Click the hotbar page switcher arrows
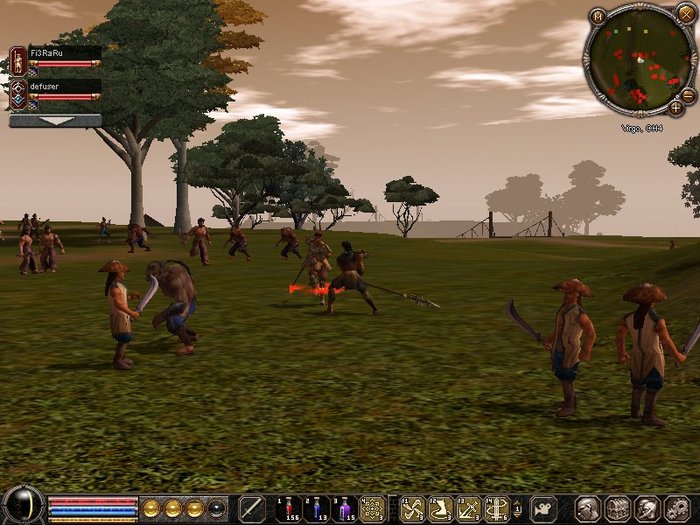700x525 pixels. coord(519,508)
